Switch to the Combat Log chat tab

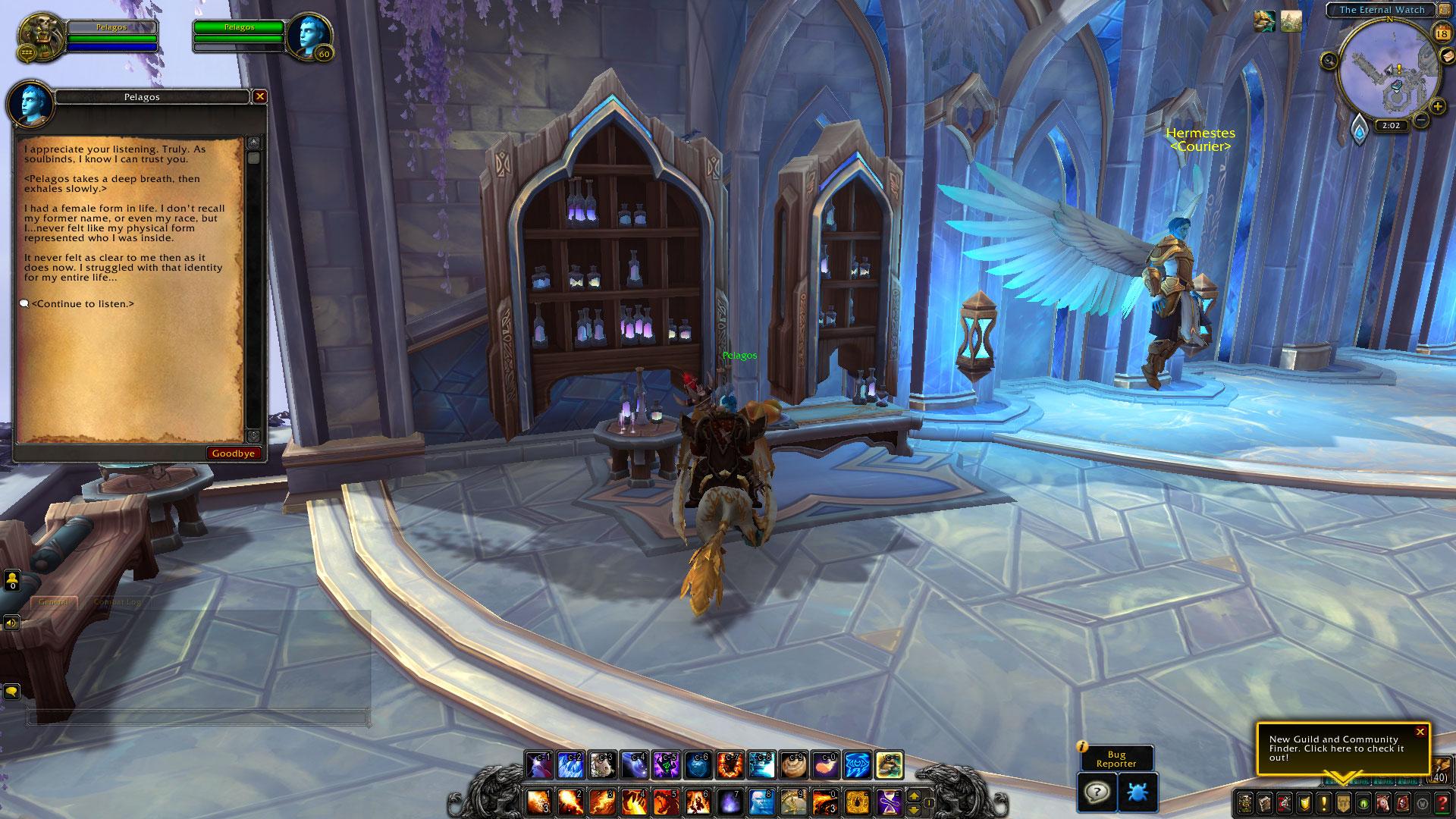click(x=117, y=602)
